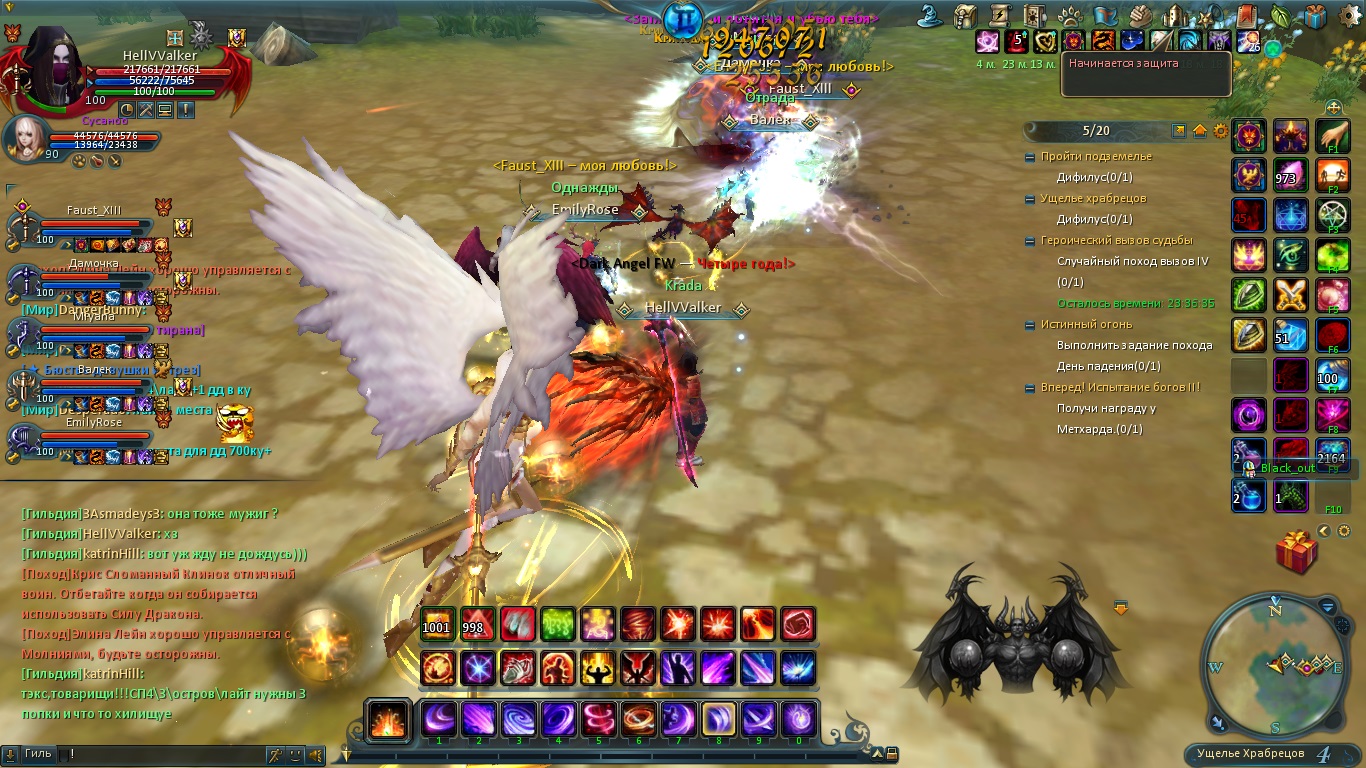Image resolution: width=1366 pixels, height=768 pixels.
Task: Use the blue potion stack of 51
Action: pos(1290,335)
